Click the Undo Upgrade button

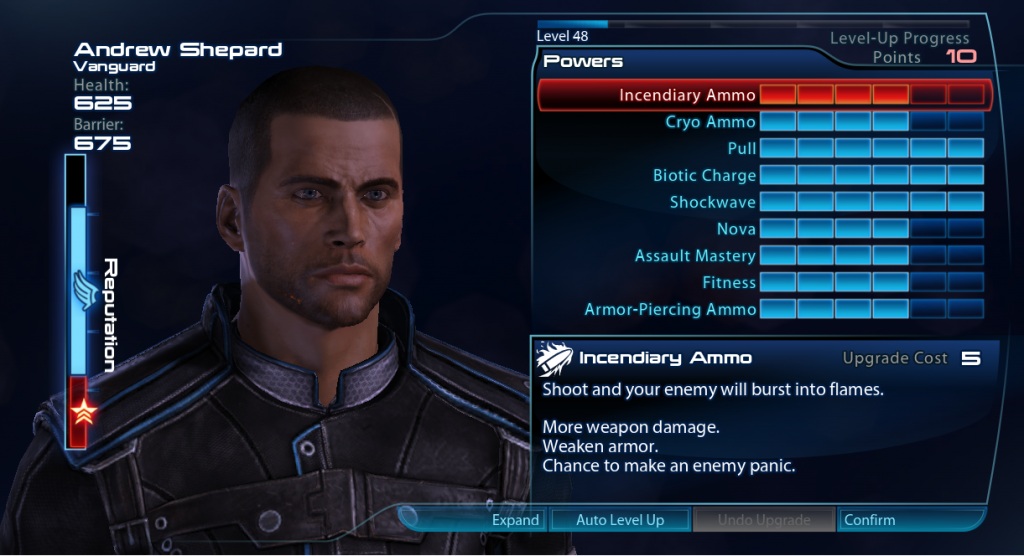pos(764,520)
